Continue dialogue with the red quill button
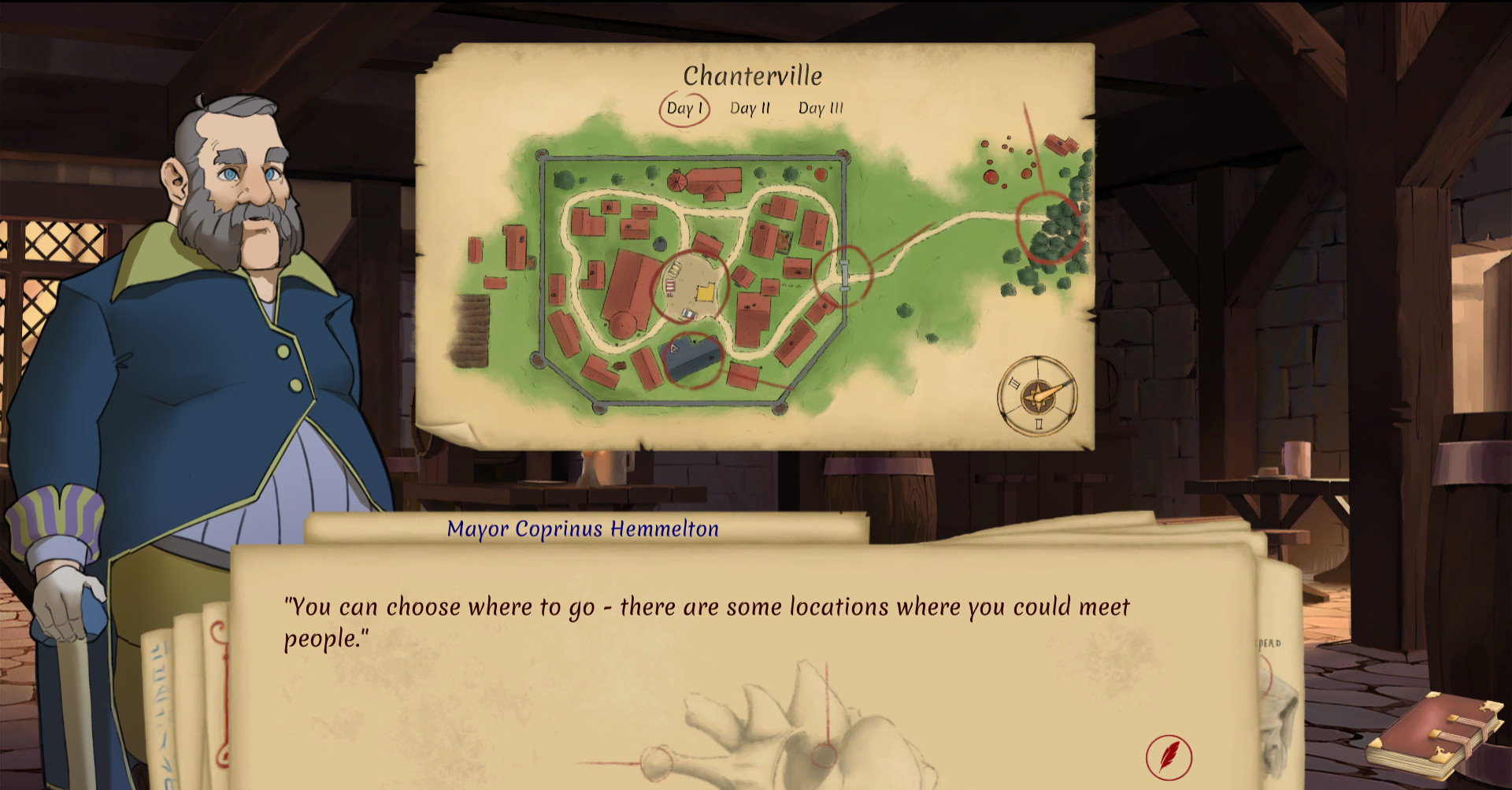The image size is (1512, 790). [1168, 756]
